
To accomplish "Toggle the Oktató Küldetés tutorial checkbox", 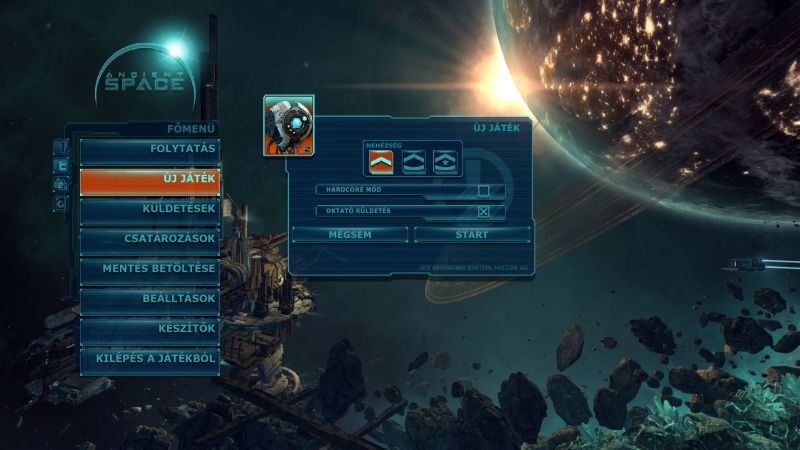I will click(484, 211).
